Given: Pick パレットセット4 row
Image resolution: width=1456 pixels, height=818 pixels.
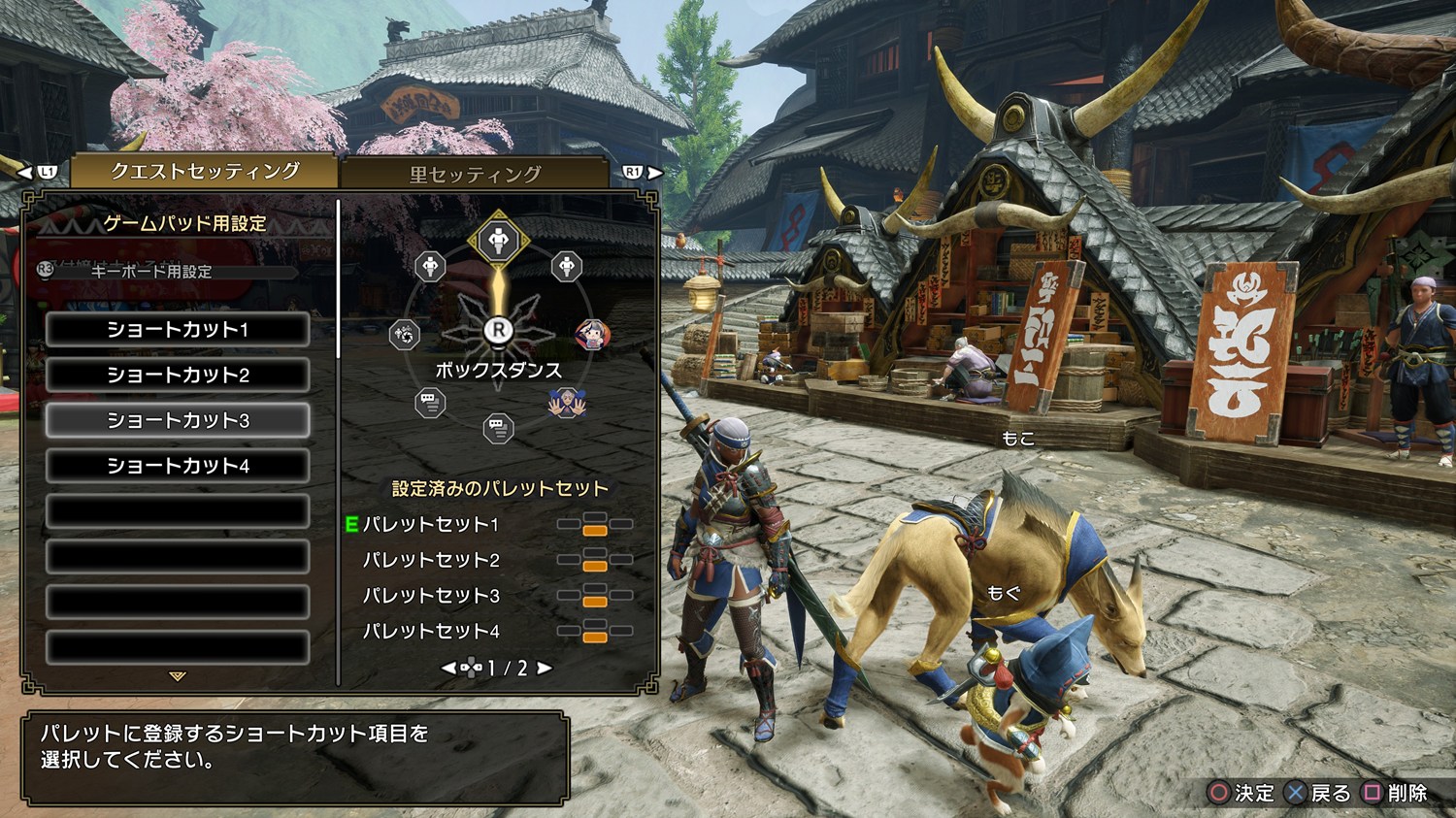Looking at the screenshot, I should (431, 632).
